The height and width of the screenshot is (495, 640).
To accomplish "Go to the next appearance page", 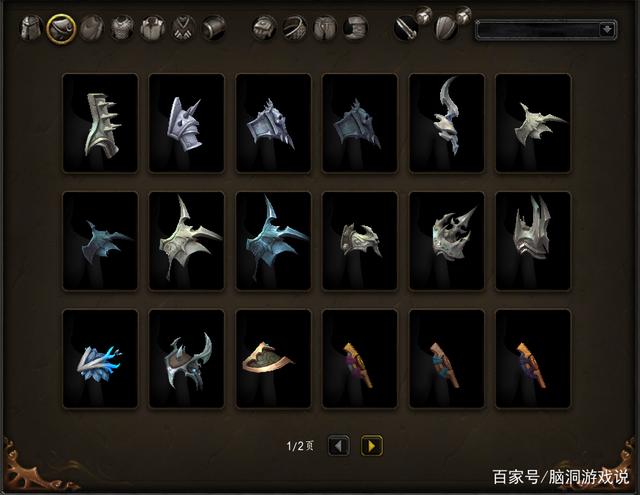I will pos(371,446).
